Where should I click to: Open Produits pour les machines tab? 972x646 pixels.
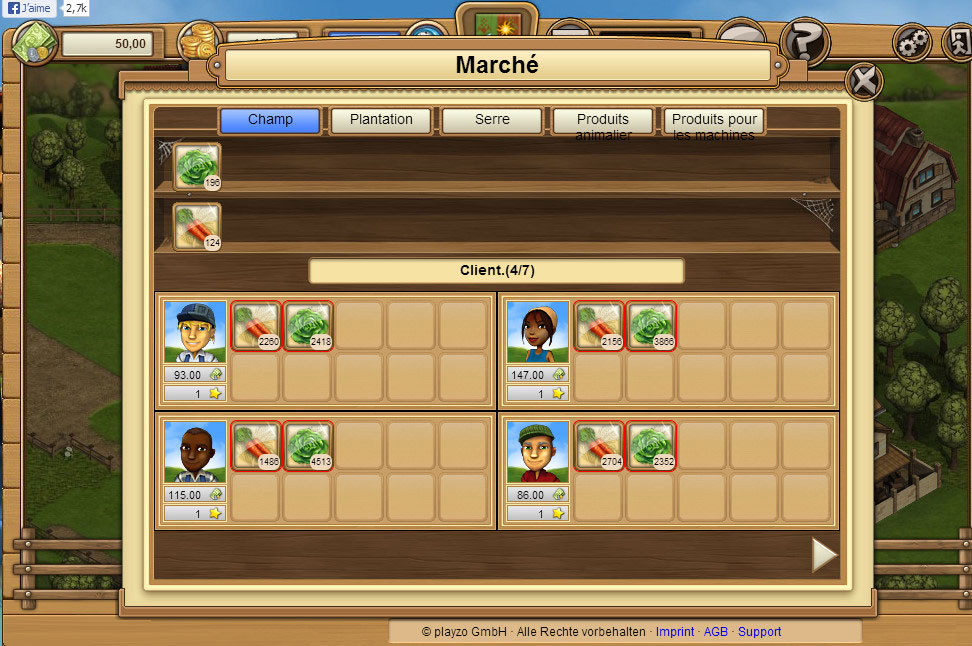(714, 122)
